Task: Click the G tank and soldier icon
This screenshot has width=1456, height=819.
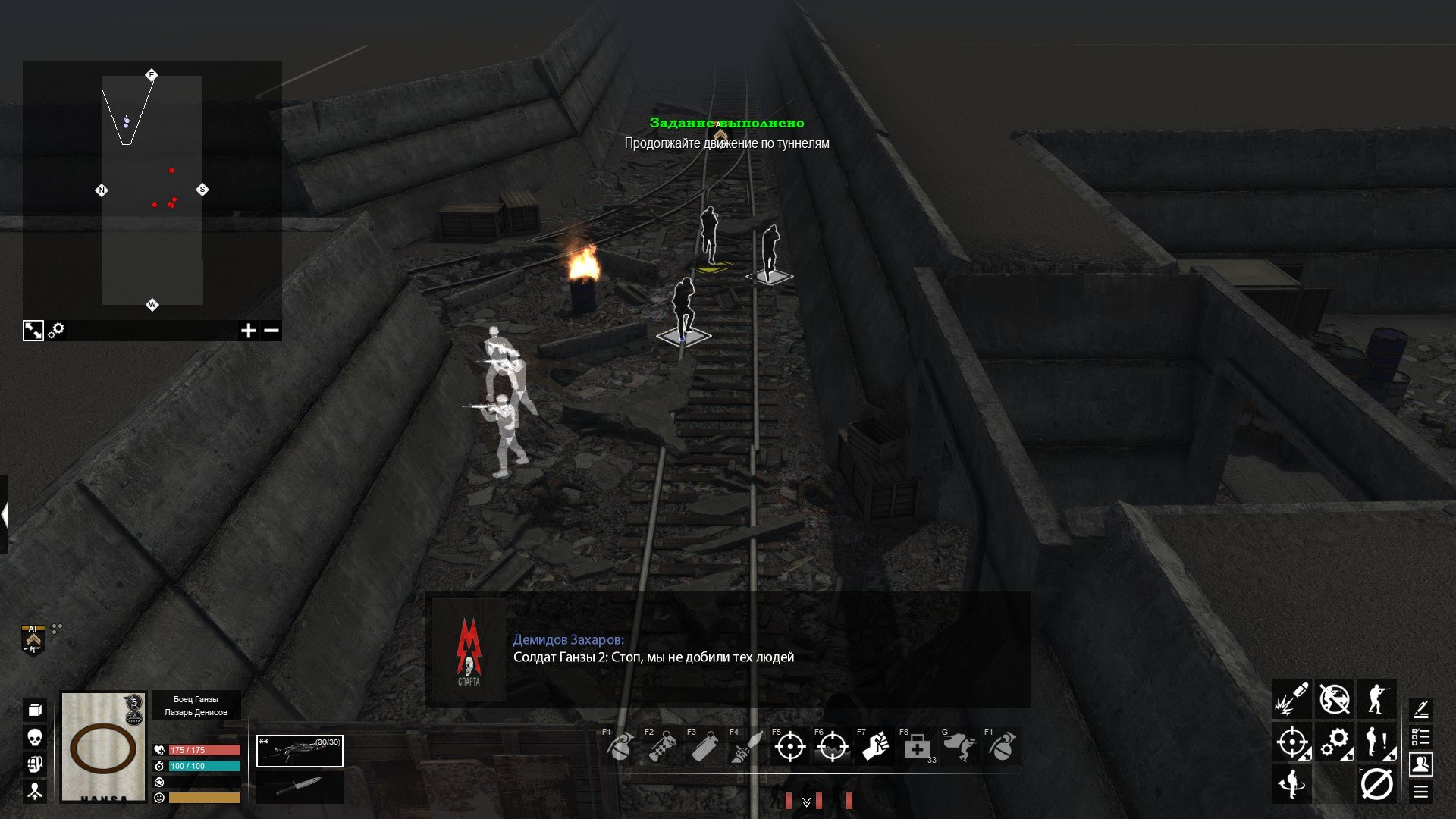Action: coord(959,748)
